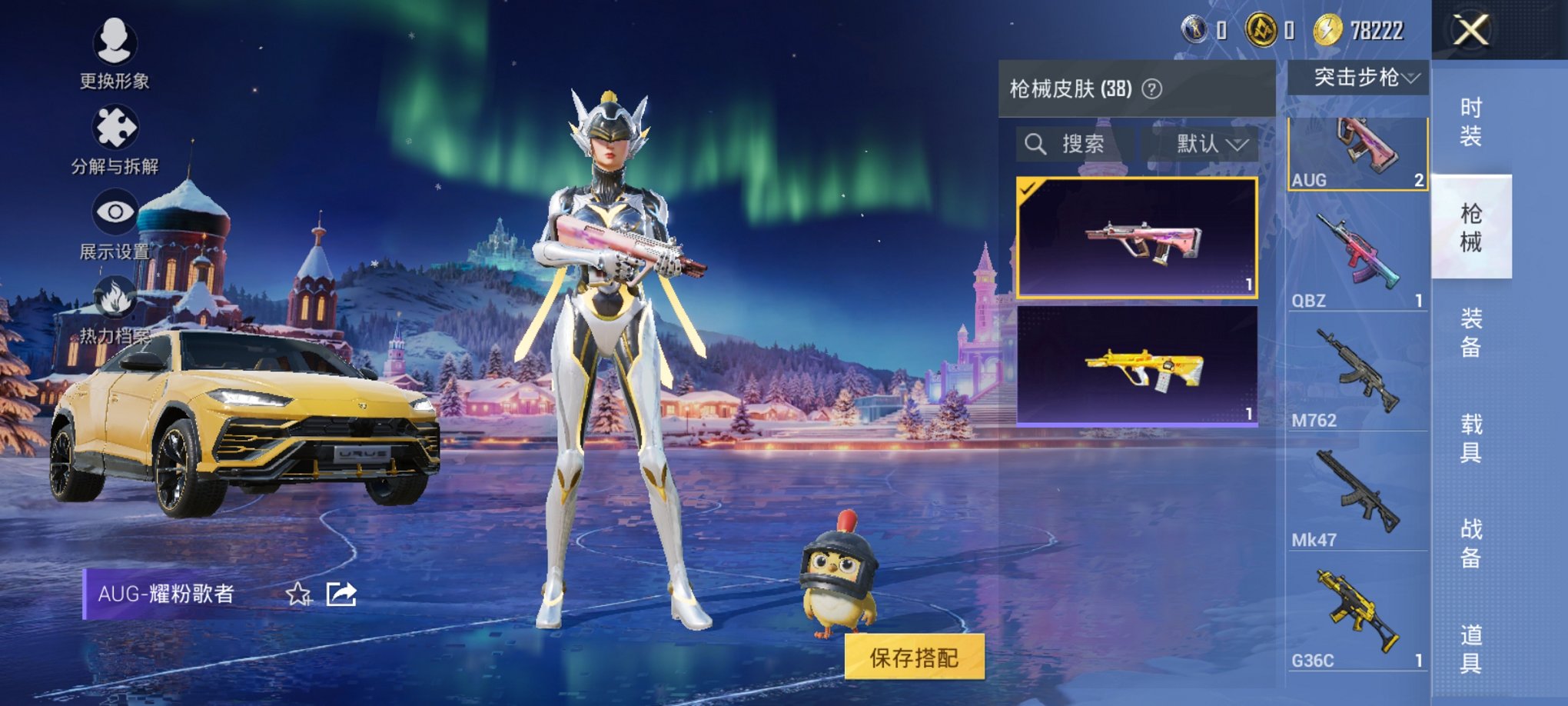Viewport: 1568px width, 706px height.
Task: Open the help icon beside 枪械皮肤
Action: click(x=1151, y=89)
